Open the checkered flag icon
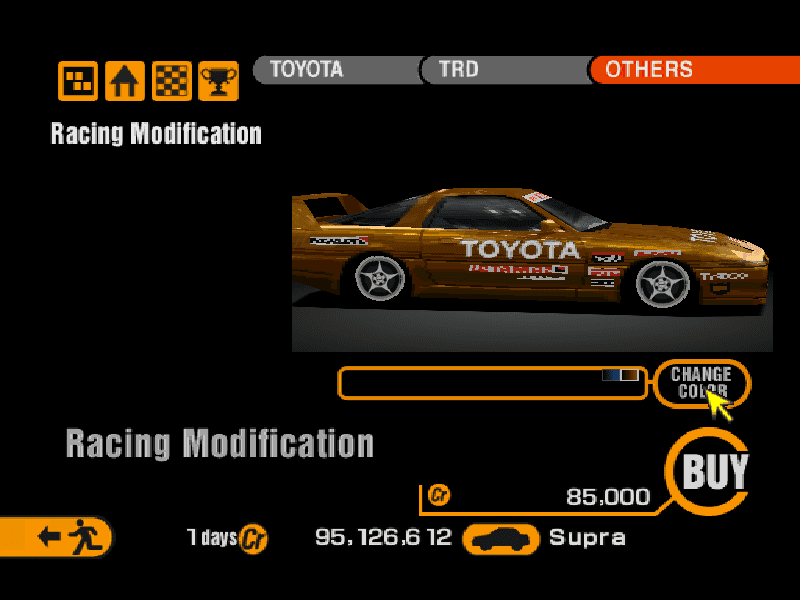This screenshot has width=800, height=600. coord(172,81)
